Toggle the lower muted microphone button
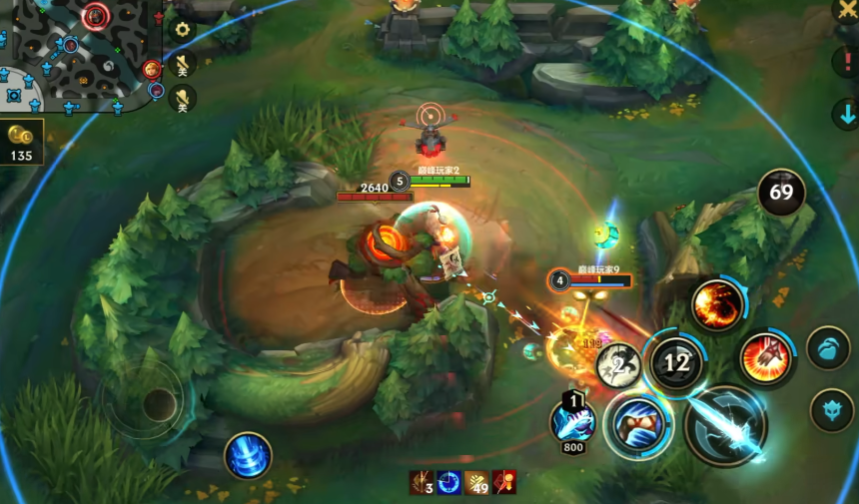The height and width of the screenshot is (504, 859). 182,98
